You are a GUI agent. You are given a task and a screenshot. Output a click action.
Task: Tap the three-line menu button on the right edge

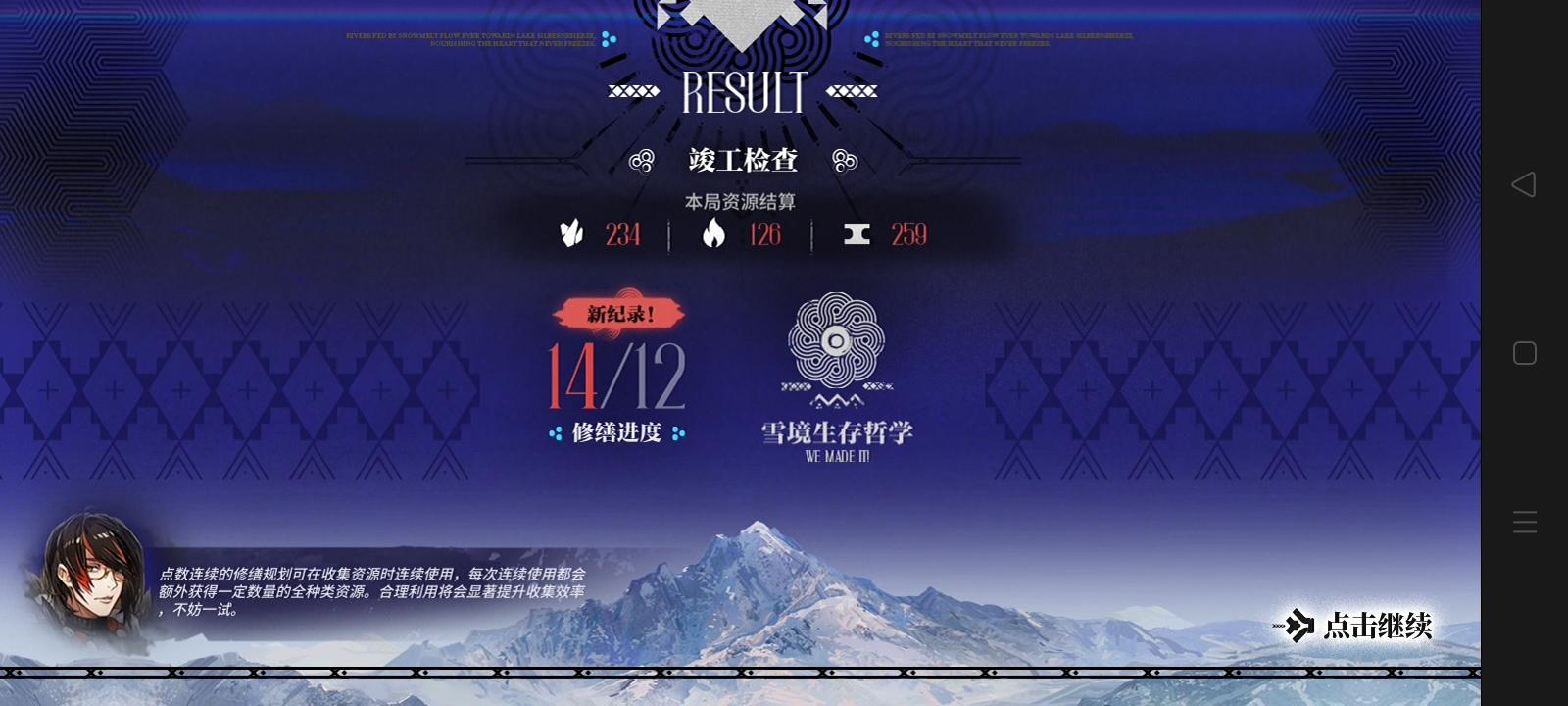point(1525,522)
